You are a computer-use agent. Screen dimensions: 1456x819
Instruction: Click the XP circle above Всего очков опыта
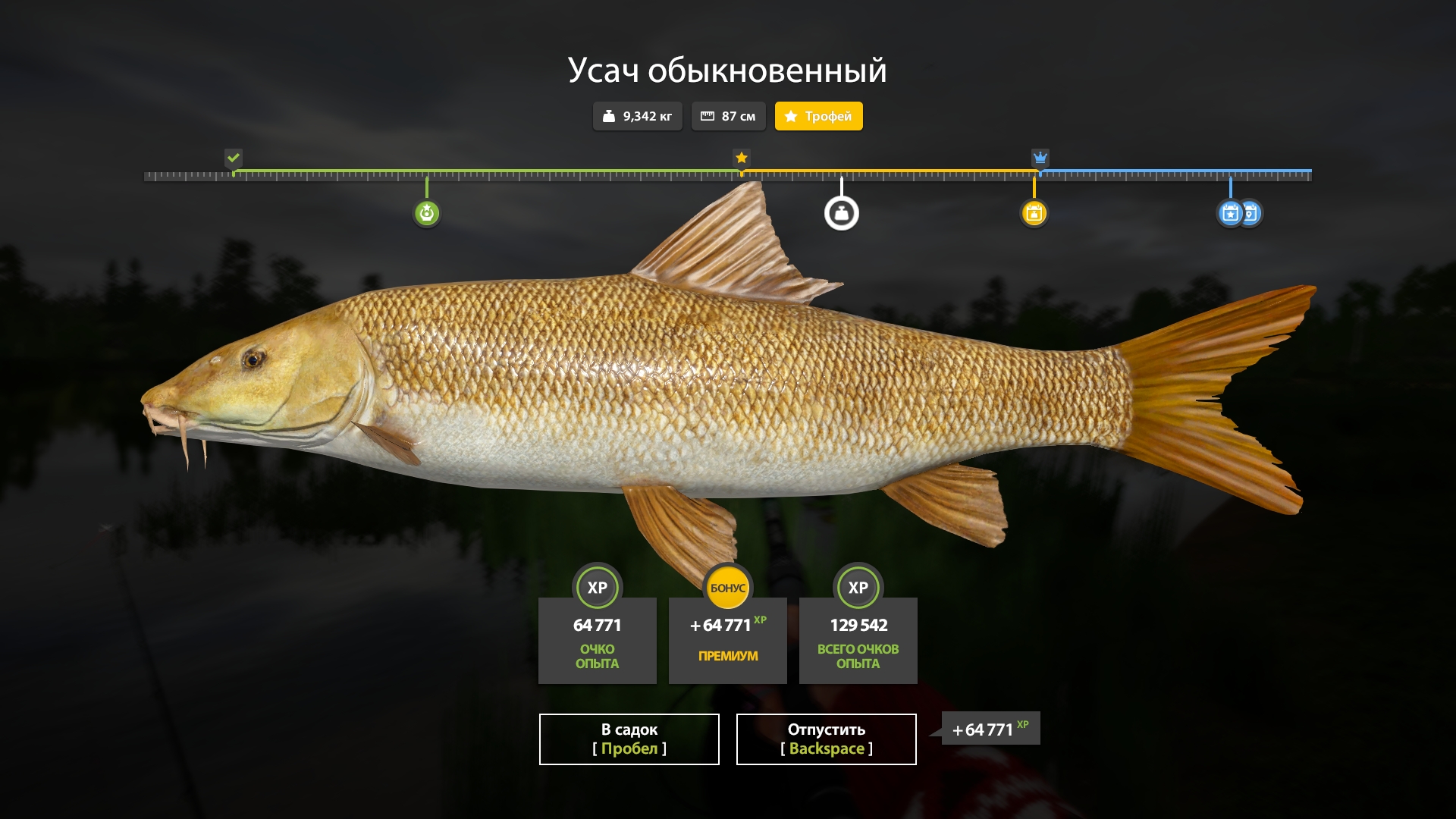(x=858, y=588)
